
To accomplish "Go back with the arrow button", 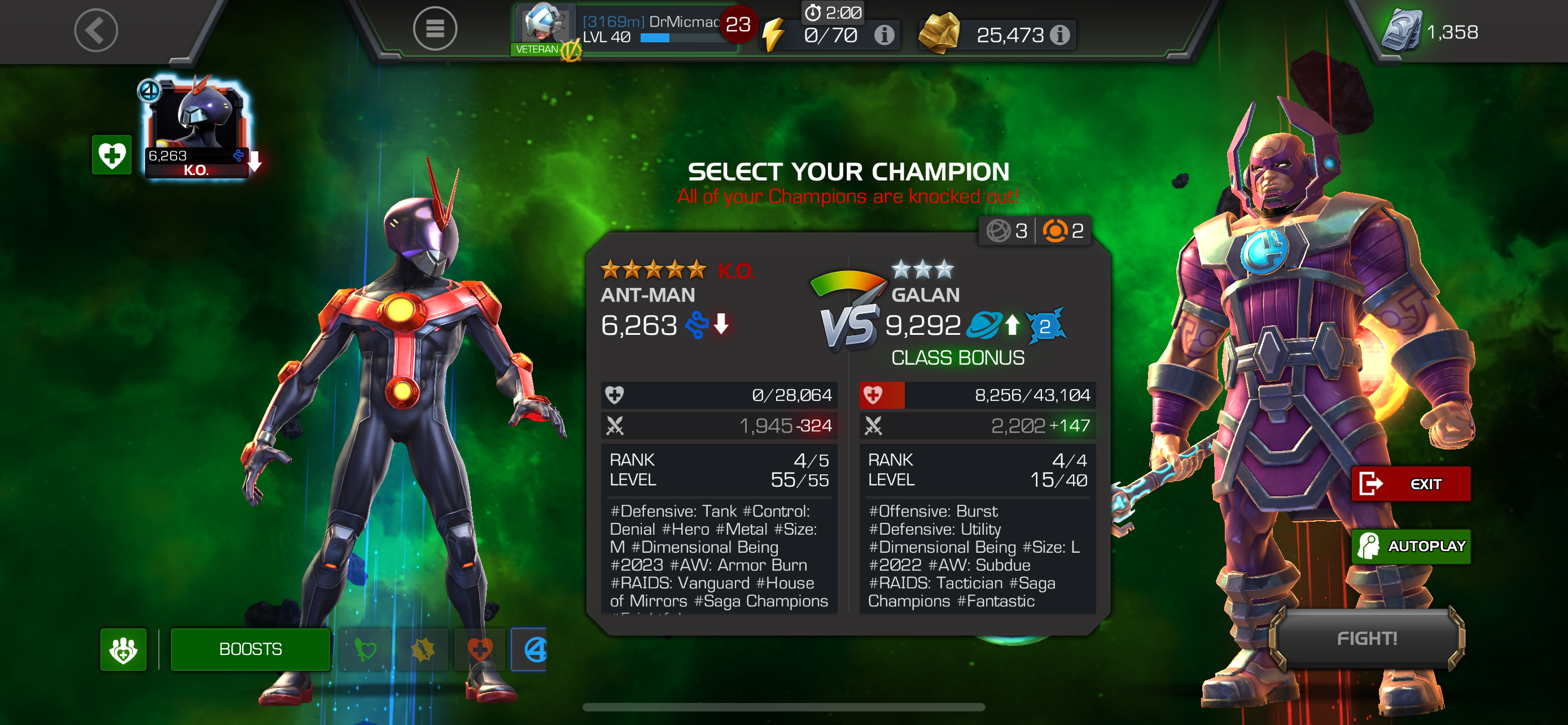I will [95, 30].
